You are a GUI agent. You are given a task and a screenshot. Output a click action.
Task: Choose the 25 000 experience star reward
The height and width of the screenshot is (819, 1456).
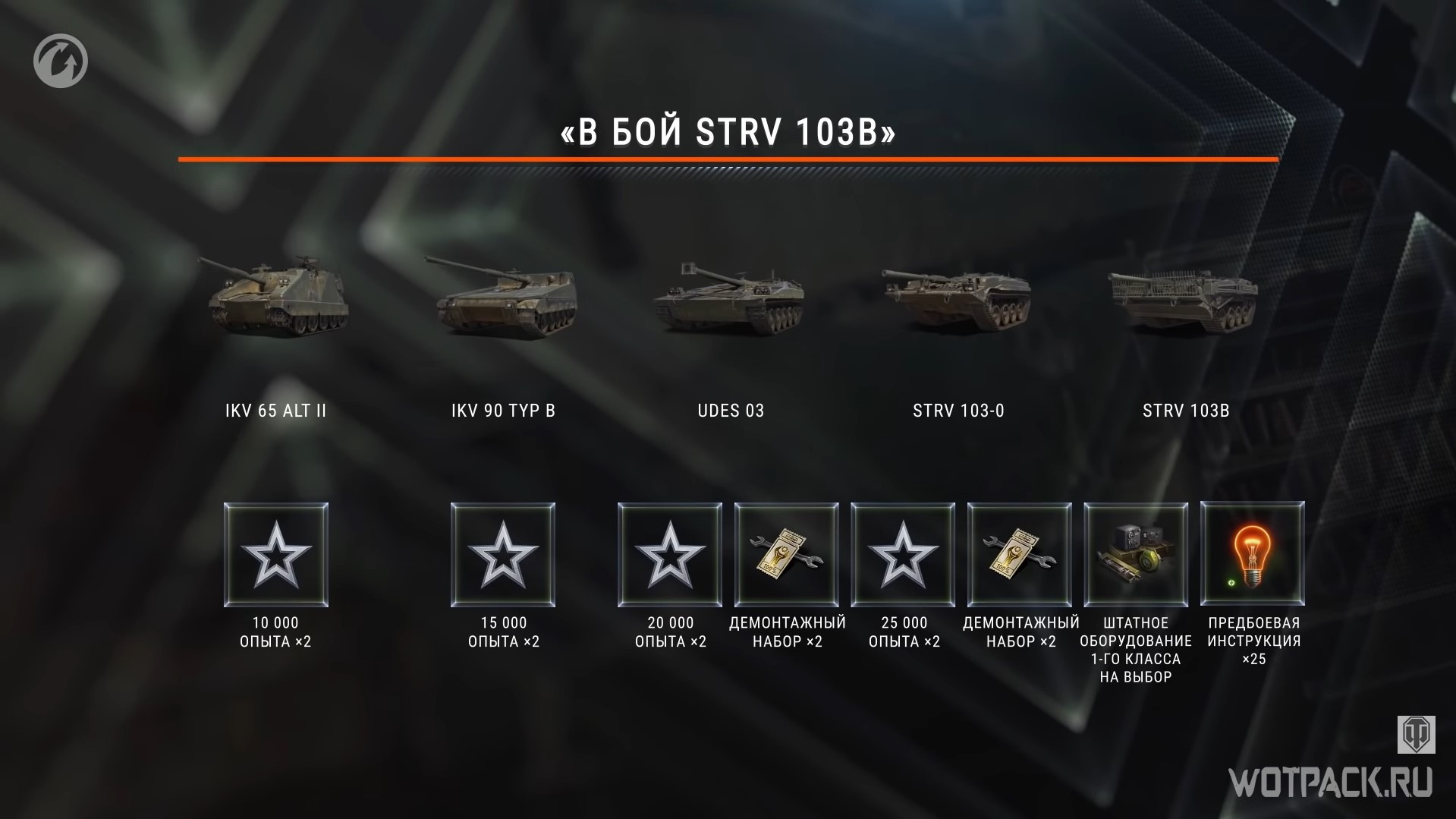tap(903, 555)
